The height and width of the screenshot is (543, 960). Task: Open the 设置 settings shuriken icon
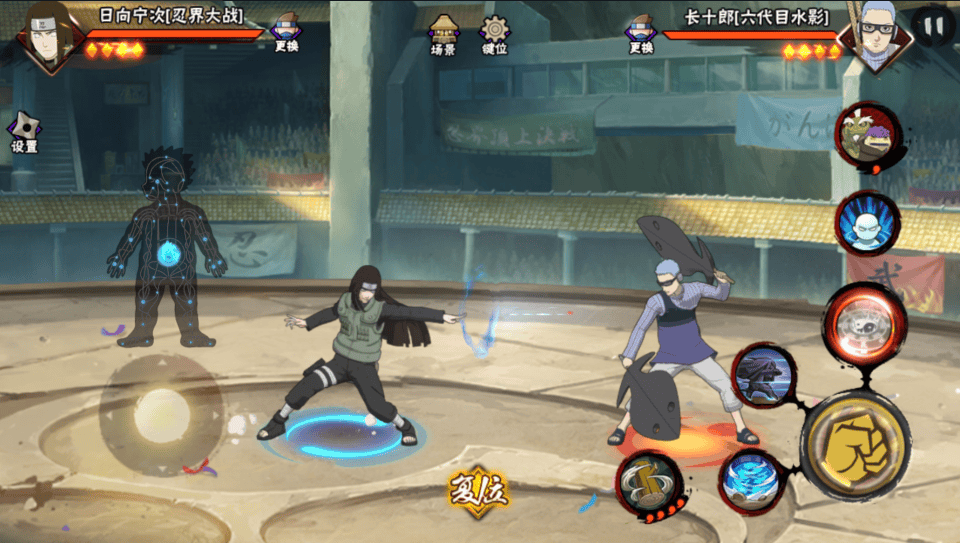(x=24, y=132)
